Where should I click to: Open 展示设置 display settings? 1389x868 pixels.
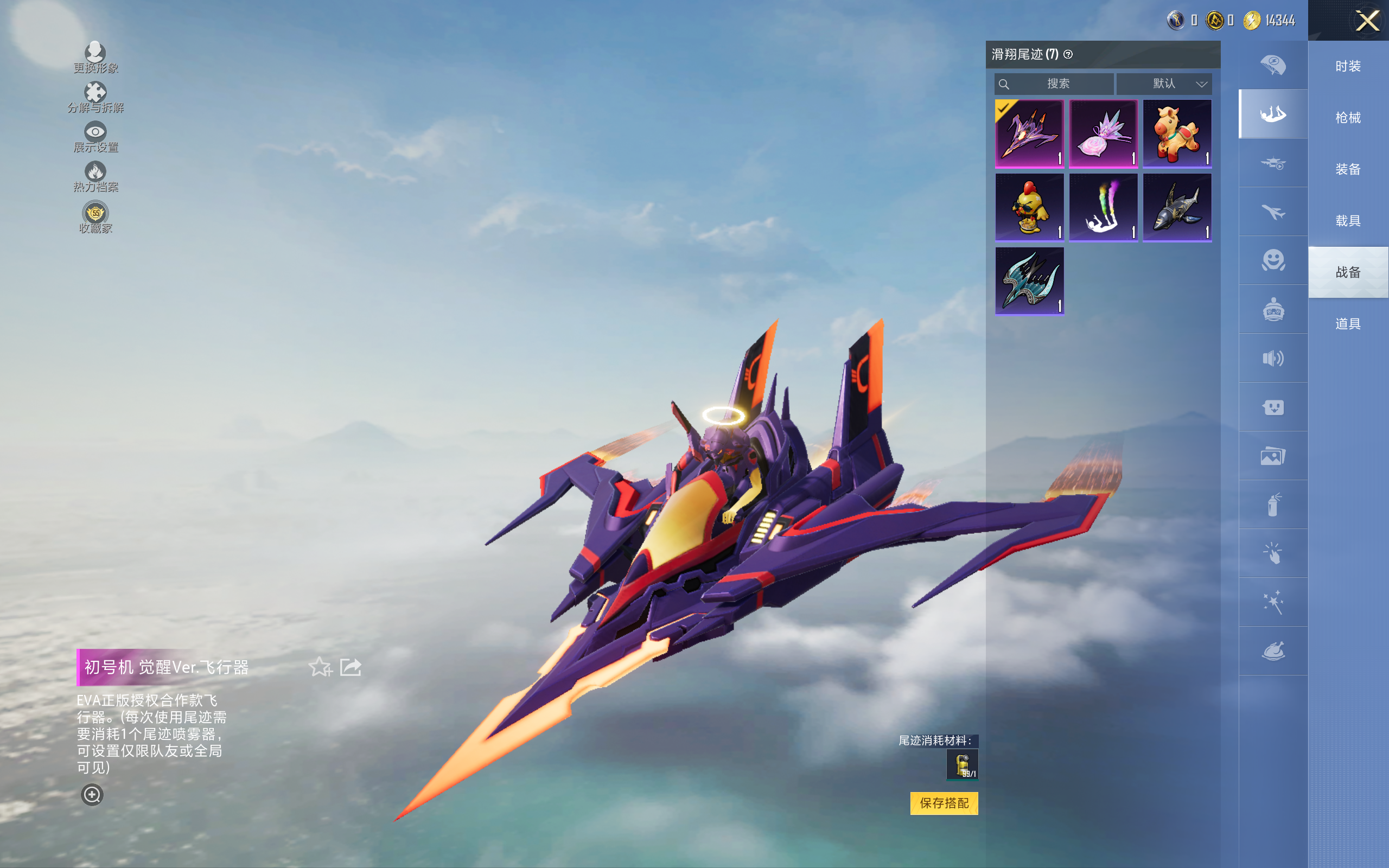pyautogui.click(x=95, y=137)
